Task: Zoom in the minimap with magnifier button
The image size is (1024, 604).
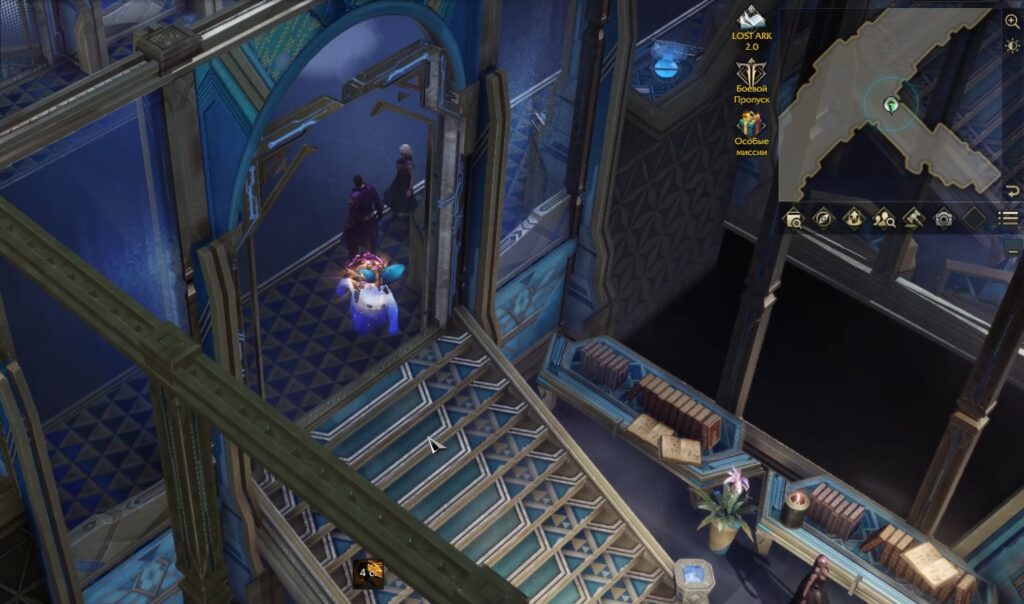Action: coord(1012,21)
